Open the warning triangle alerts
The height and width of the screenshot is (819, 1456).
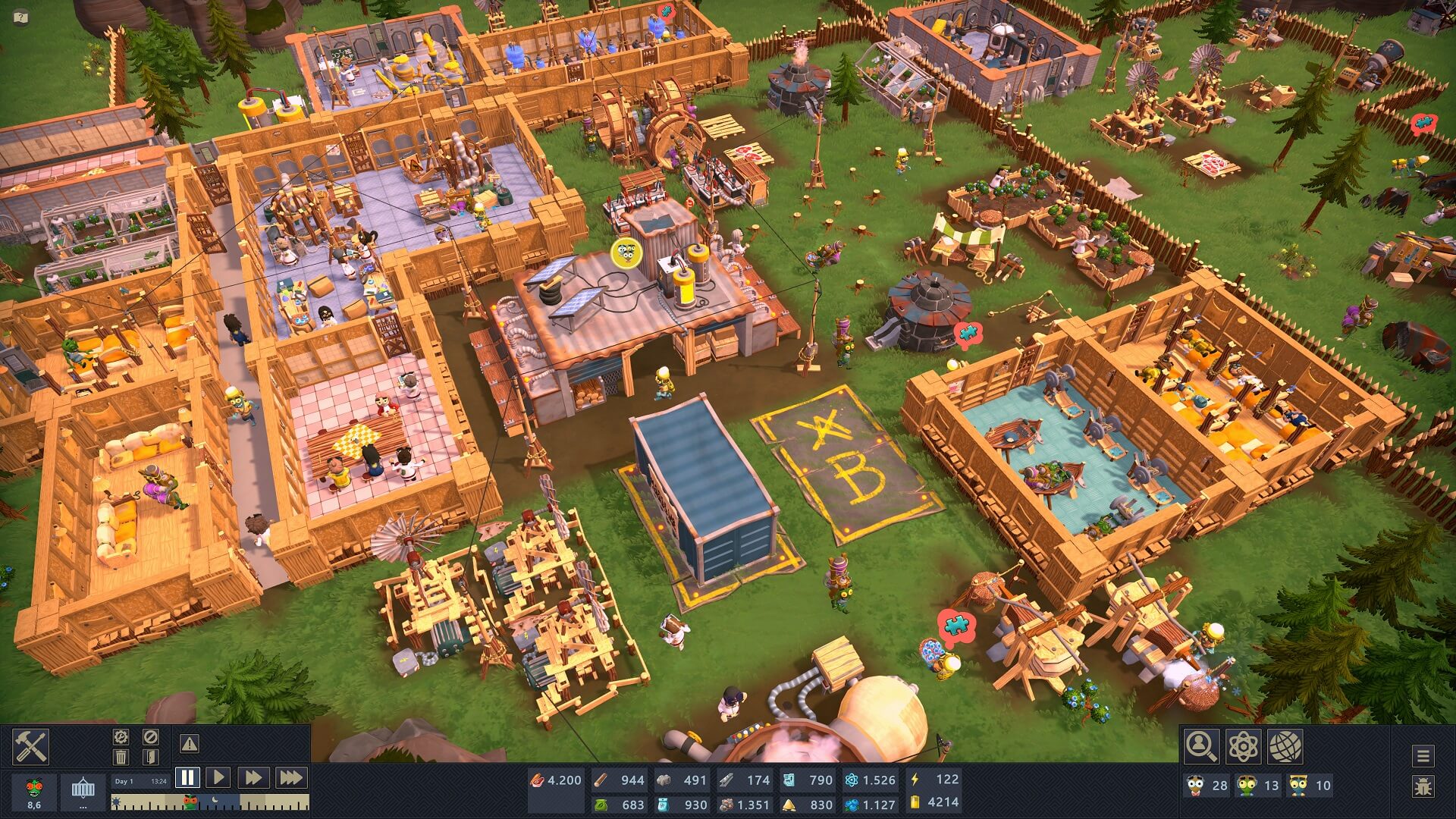tap(189, 744)
